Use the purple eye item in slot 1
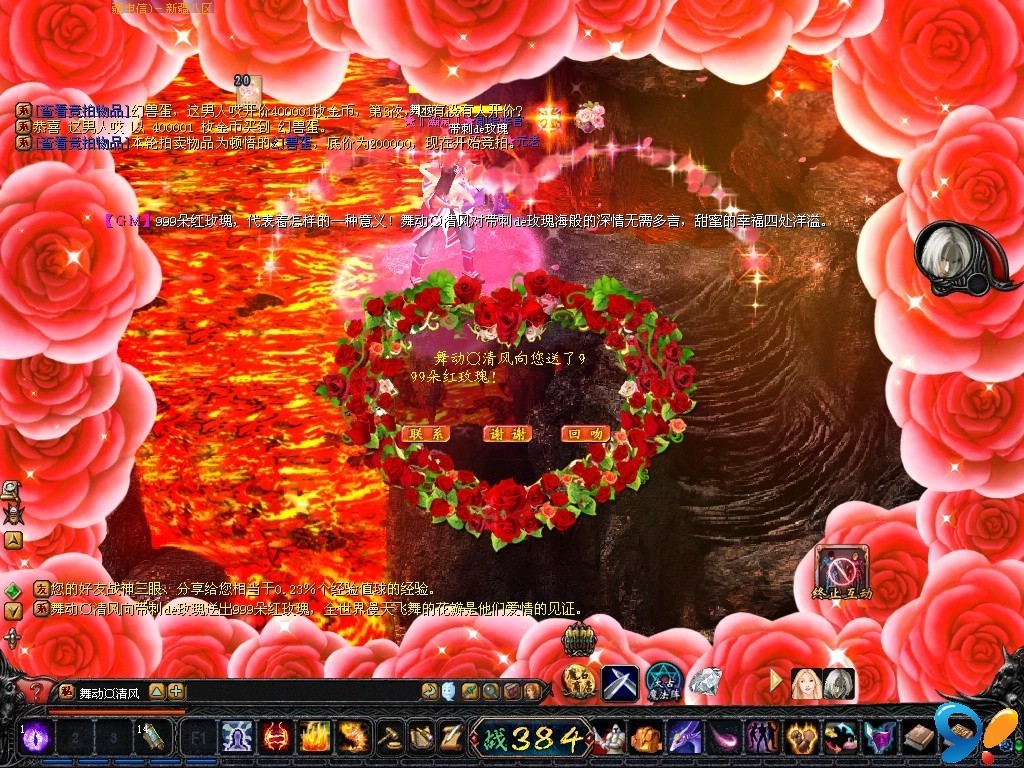This screenshot has width=1024, height=768. 36,738
